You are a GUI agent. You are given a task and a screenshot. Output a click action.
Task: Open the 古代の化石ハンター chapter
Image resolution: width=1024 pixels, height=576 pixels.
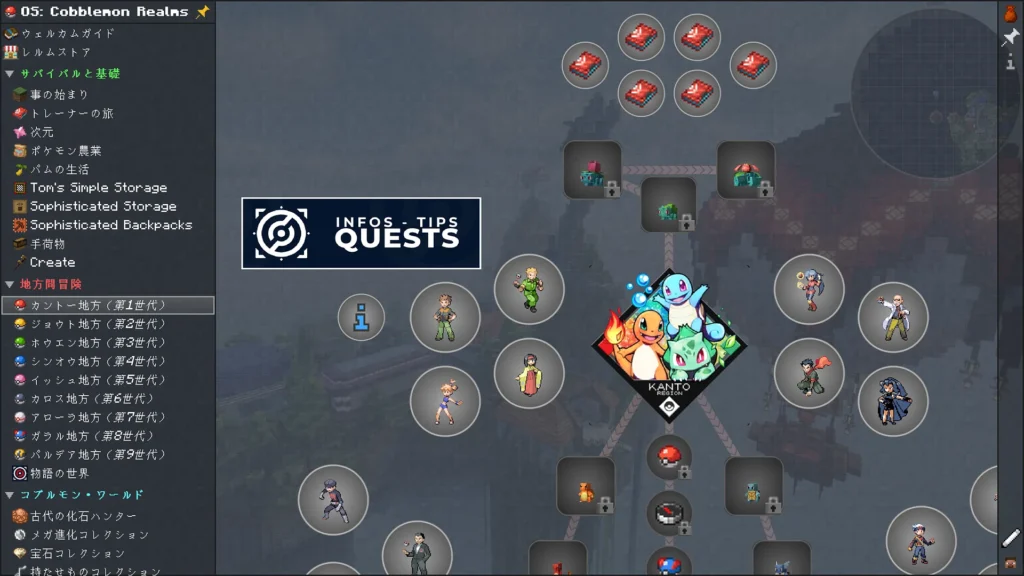click(82, 516)
